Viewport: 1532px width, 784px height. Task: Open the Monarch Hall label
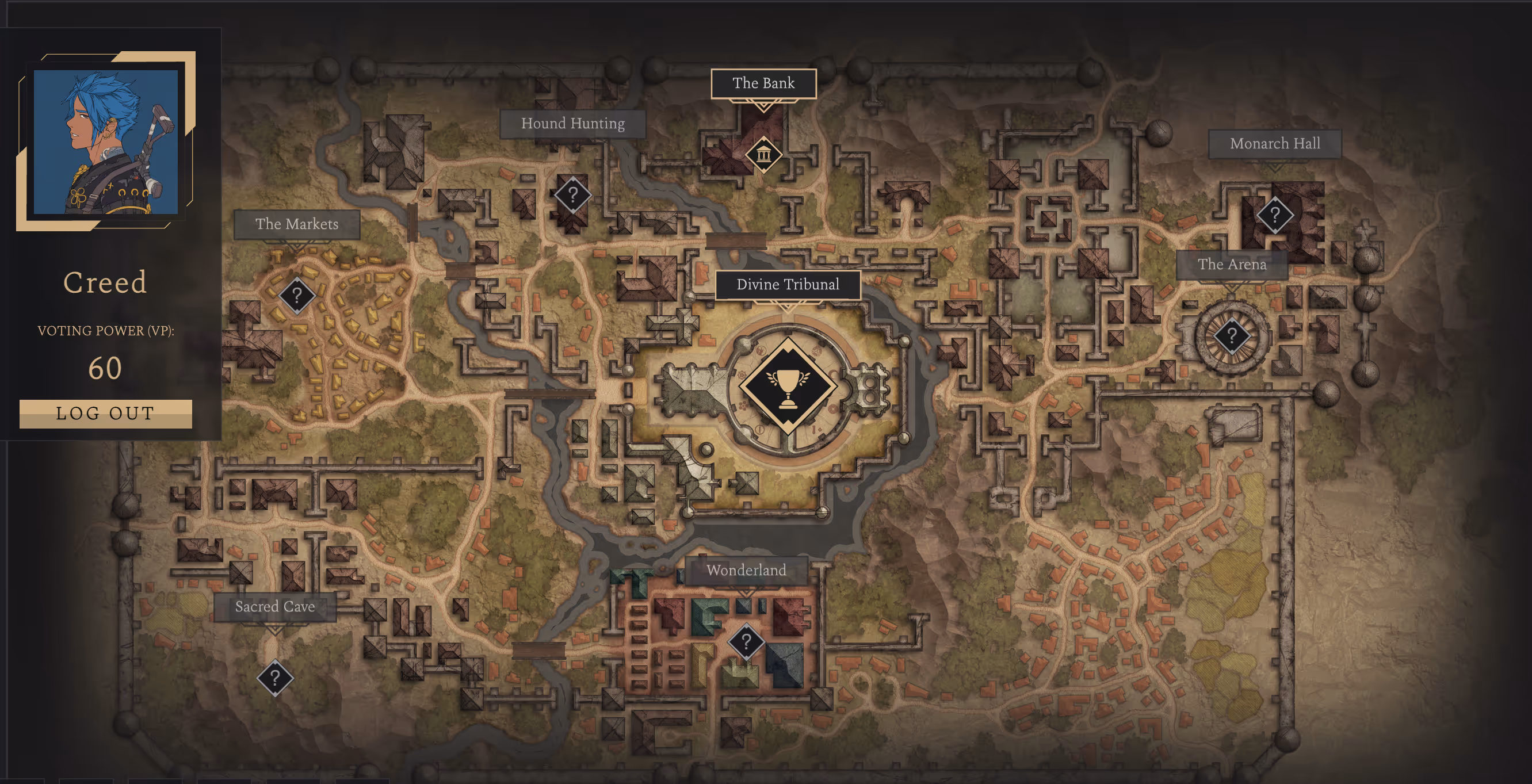pos(1274,144)
